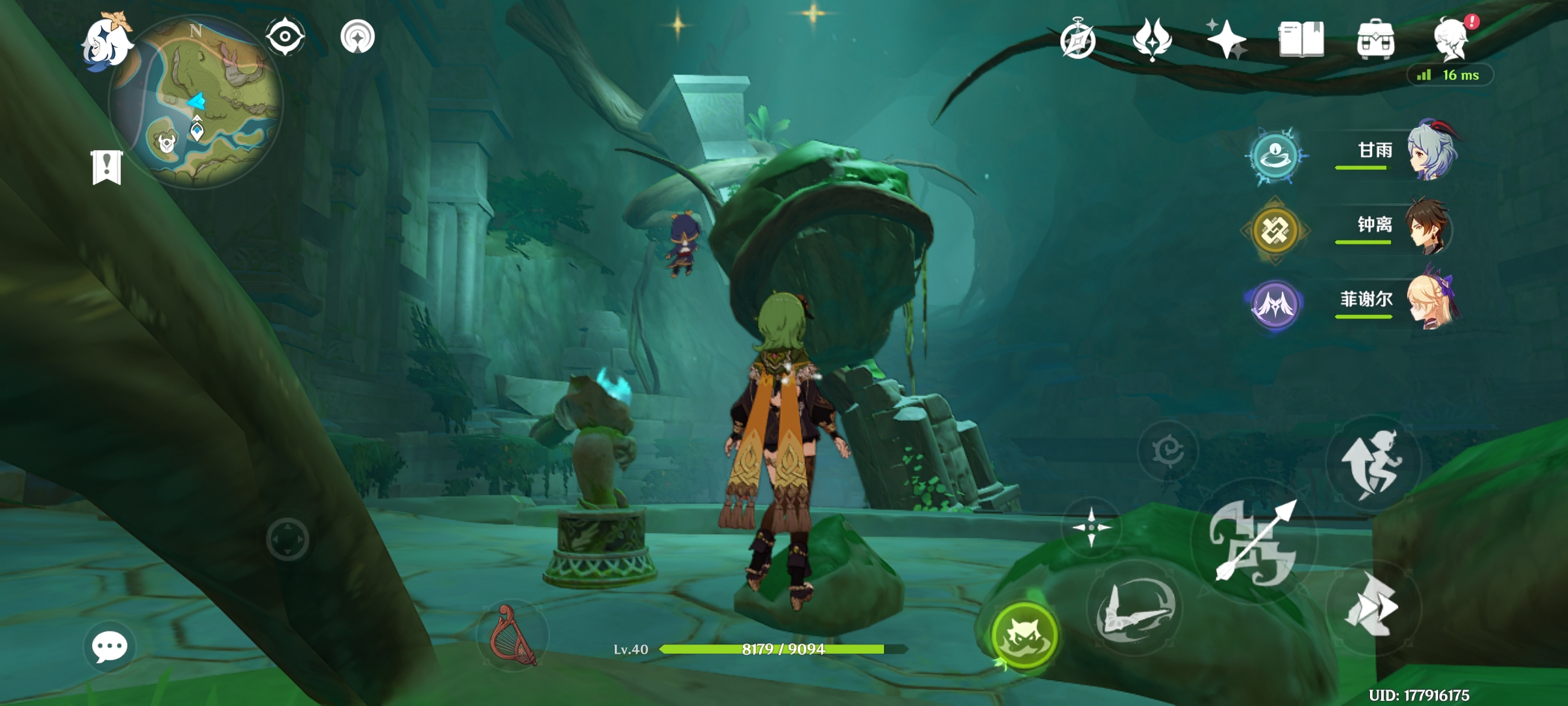Fire the bow normal attack button
The image size is (1568, 706).
1254,543
